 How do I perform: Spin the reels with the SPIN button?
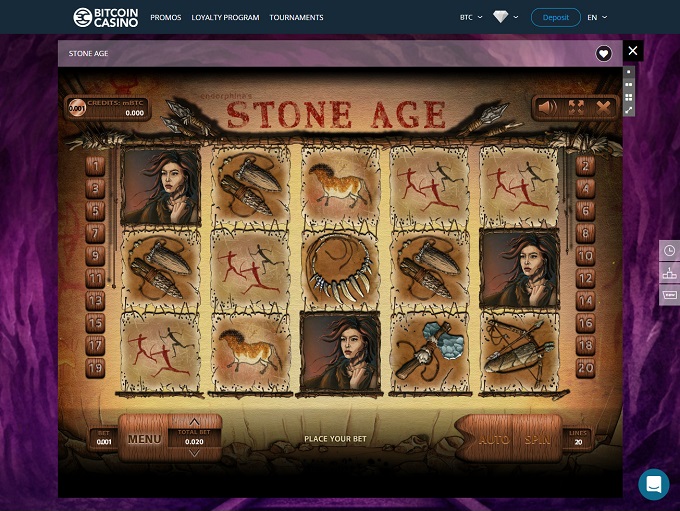pos(537,438)
